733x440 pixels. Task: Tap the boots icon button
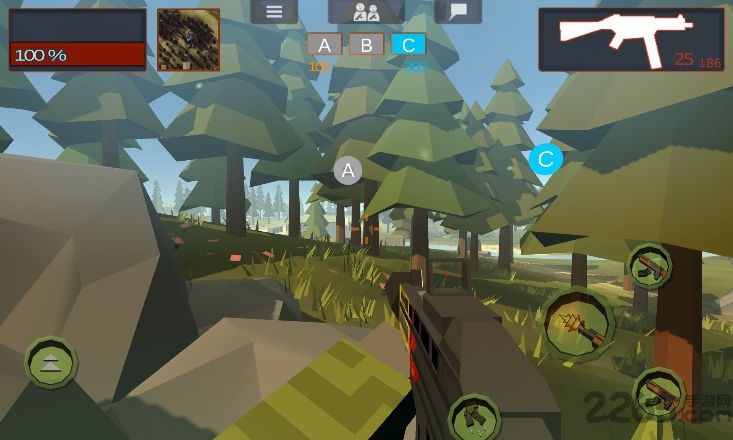[x=472, y=415]
